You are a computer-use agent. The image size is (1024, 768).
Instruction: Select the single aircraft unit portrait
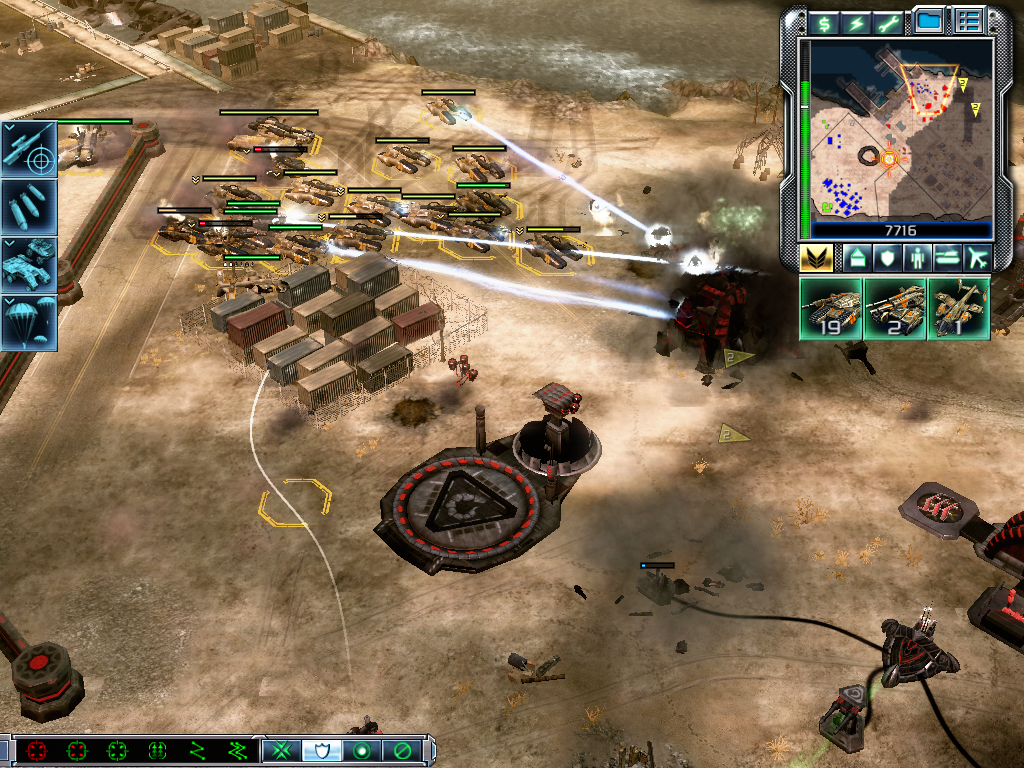click(x=958, y=308)
